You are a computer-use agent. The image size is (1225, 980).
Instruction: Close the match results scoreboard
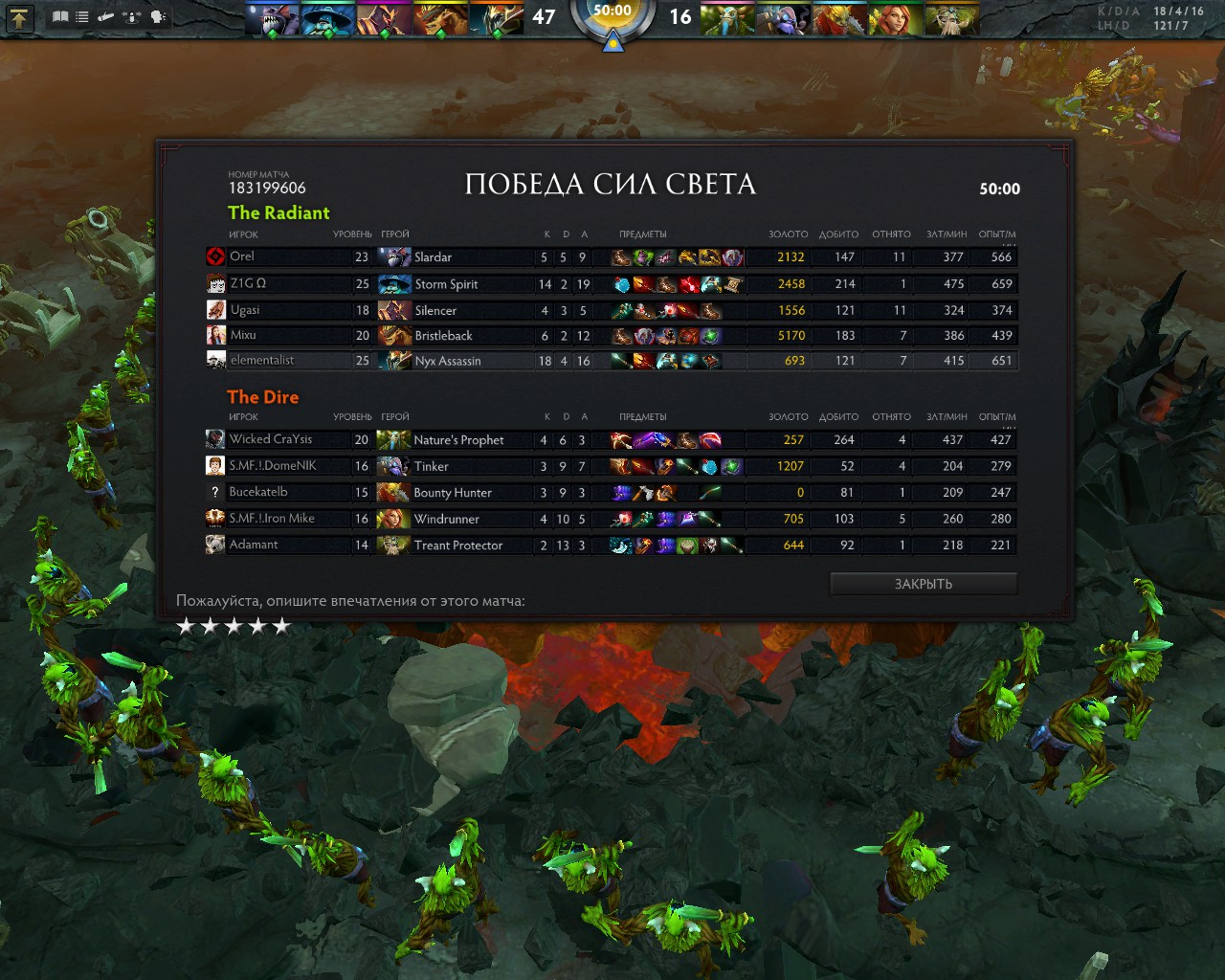(x=923, y=584)
